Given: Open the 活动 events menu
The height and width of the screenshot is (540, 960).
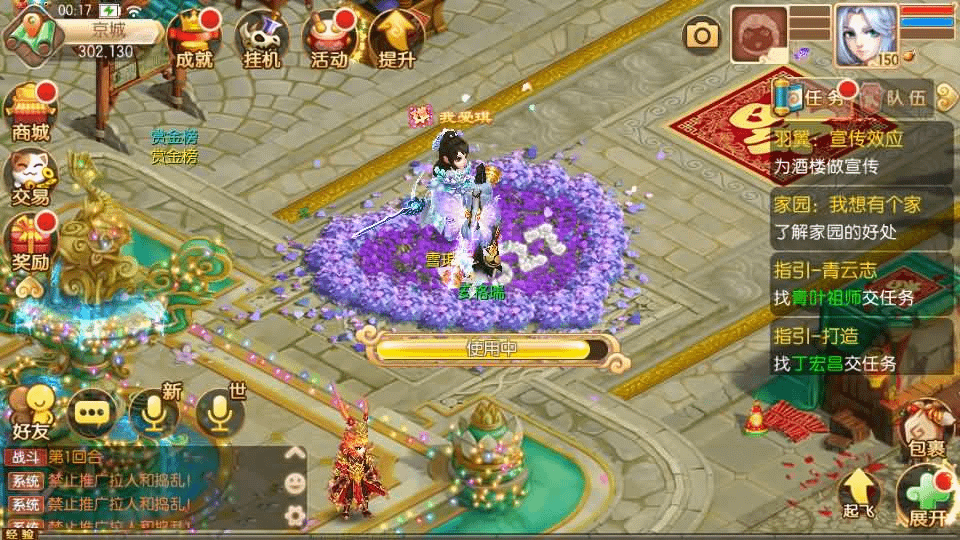Looking at the screenshot, I should [x=329, y=40].
